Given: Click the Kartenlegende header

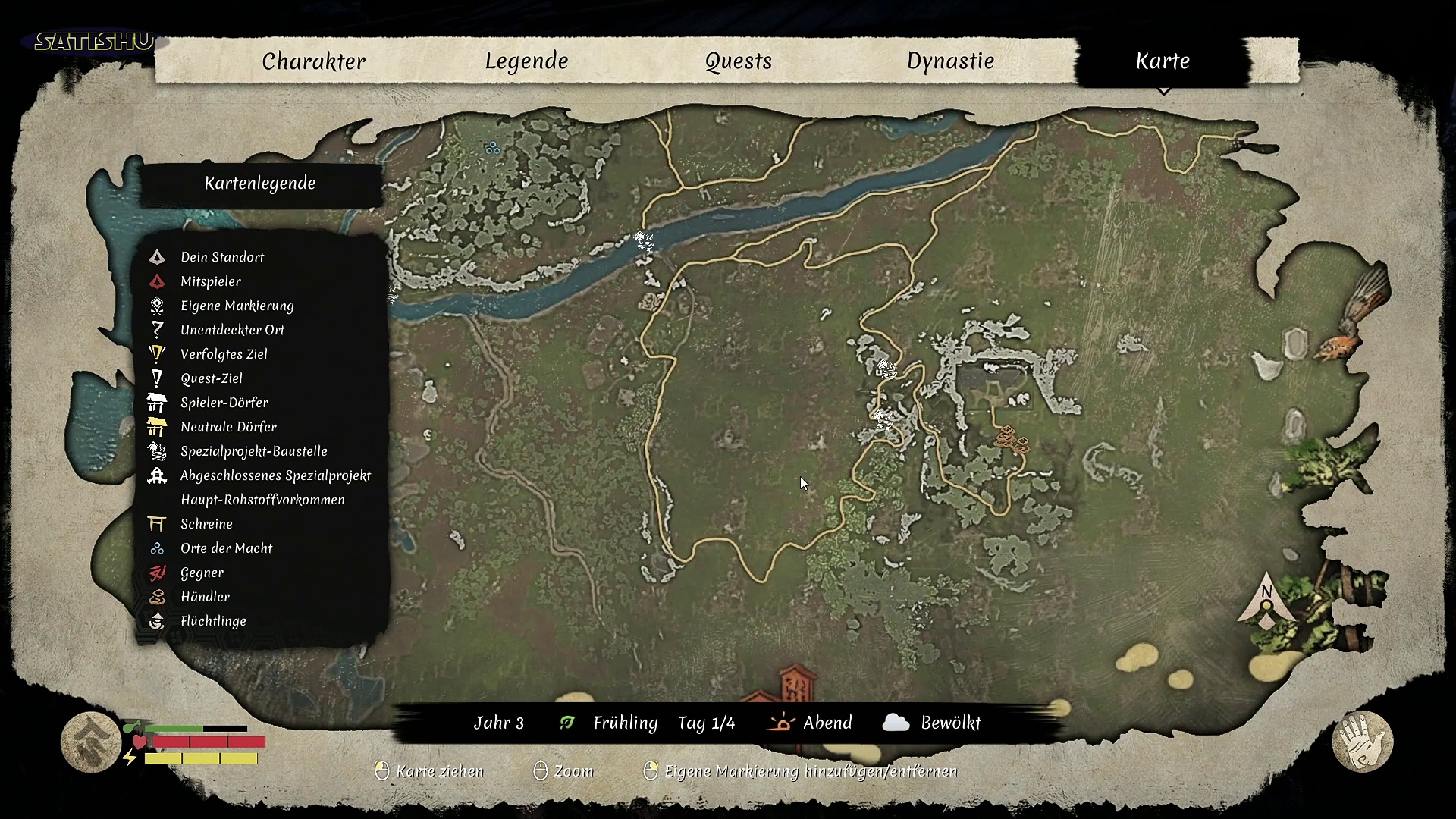Looking at the screenshot, I should pos(260,184).
